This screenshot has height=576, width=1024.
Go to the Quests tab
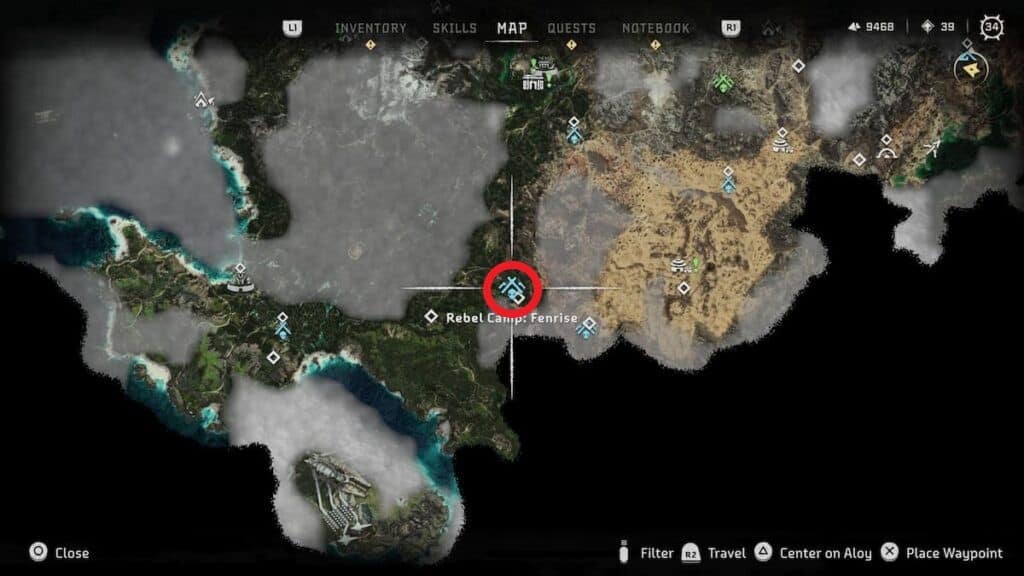coord(571,28)
